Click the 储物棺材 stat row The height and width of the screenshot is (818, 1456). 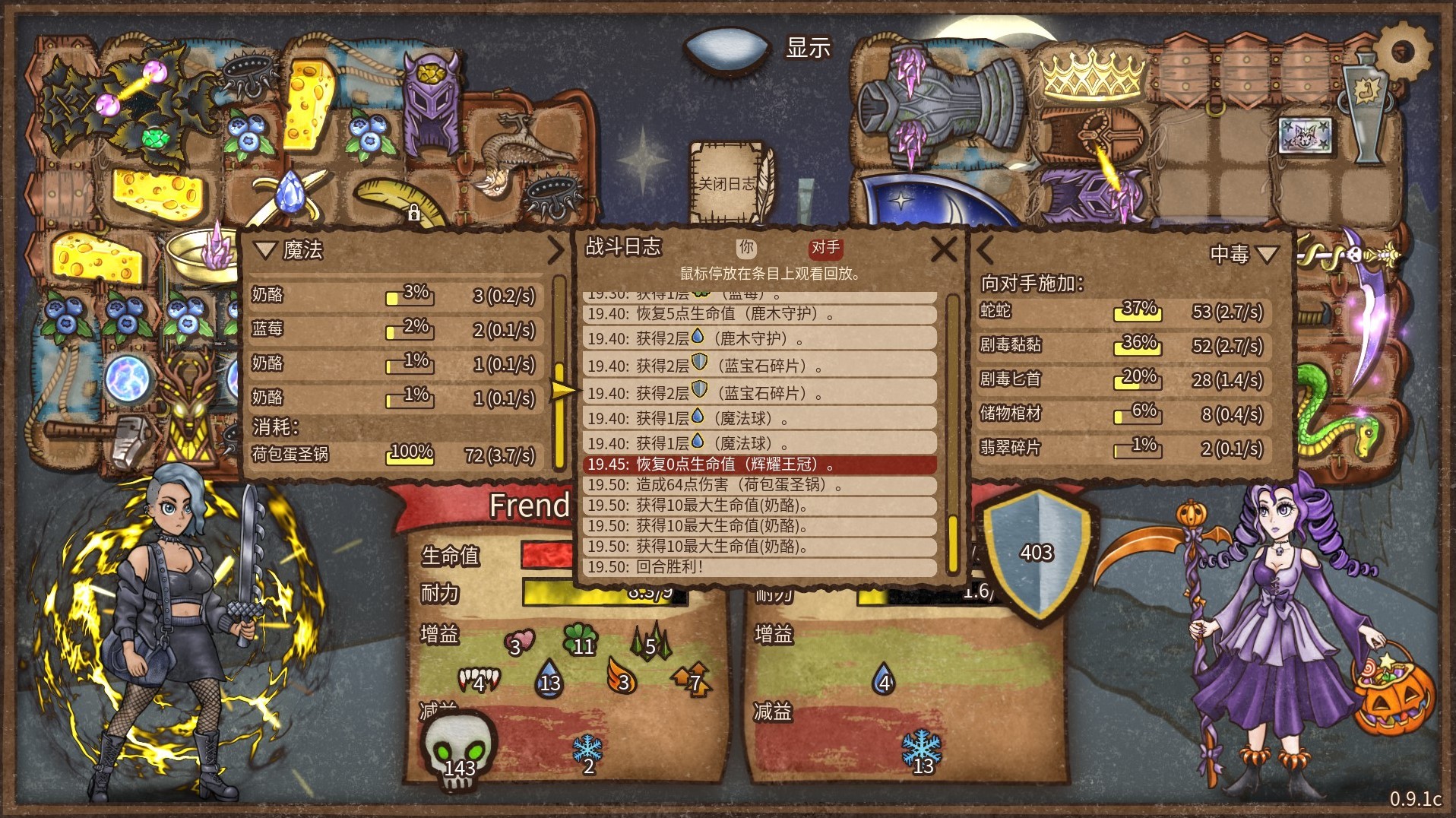click(x=1122, y=414)
